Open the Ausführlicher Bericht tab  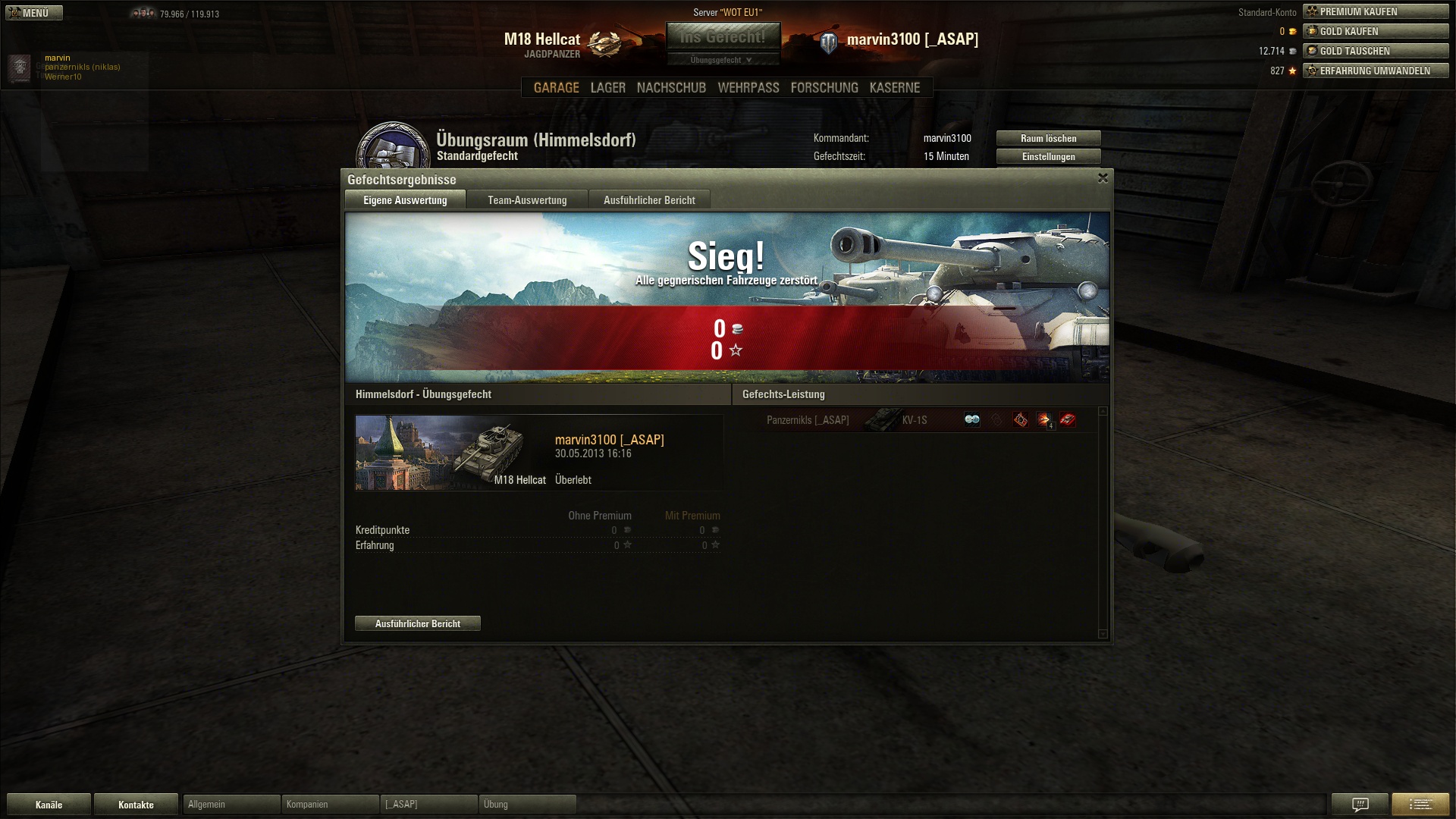tap(649, 200)
